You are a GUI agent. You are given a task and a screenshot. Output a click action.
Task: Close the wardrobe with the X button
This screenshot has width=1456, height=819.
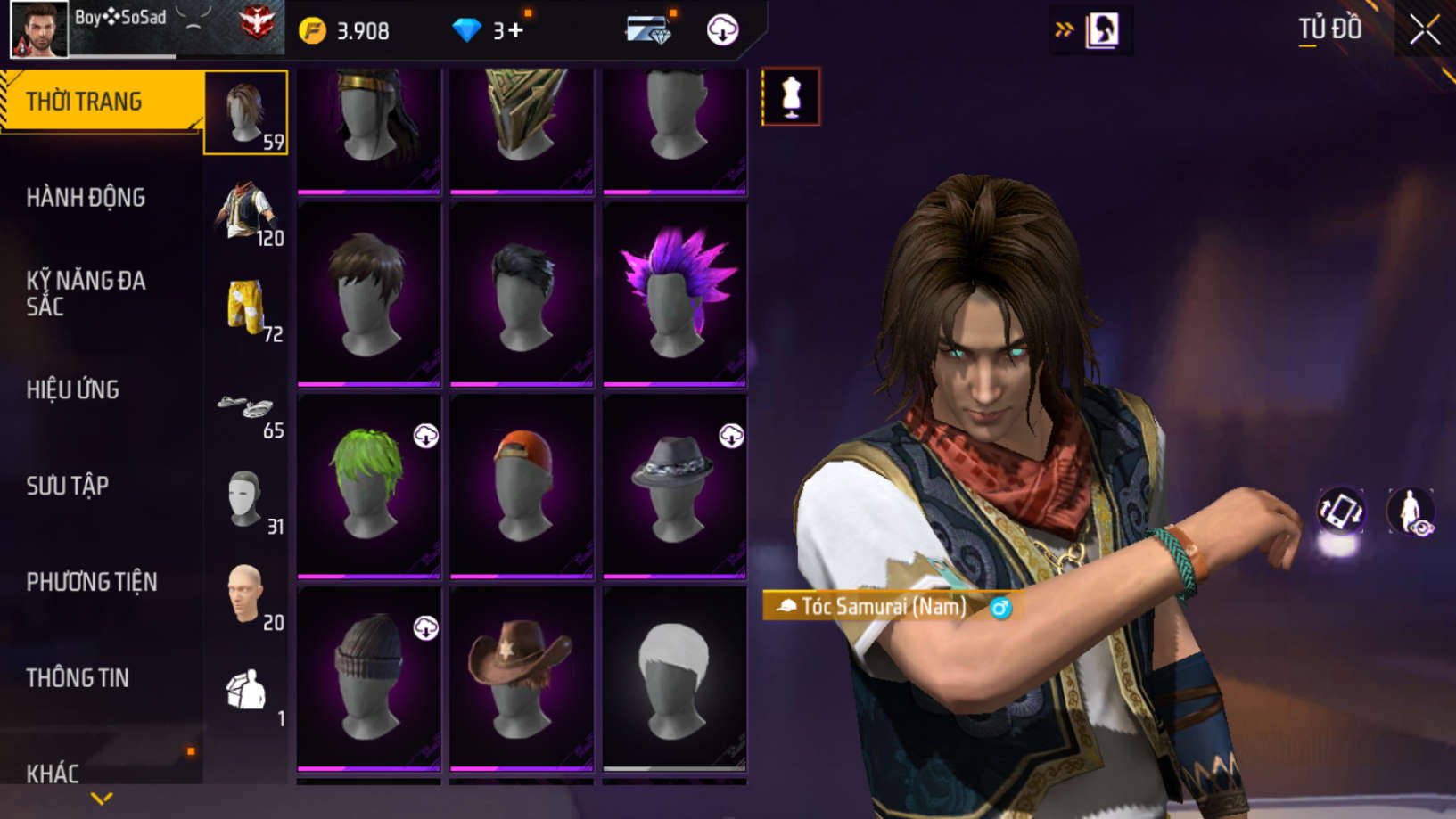point(1424,30)
